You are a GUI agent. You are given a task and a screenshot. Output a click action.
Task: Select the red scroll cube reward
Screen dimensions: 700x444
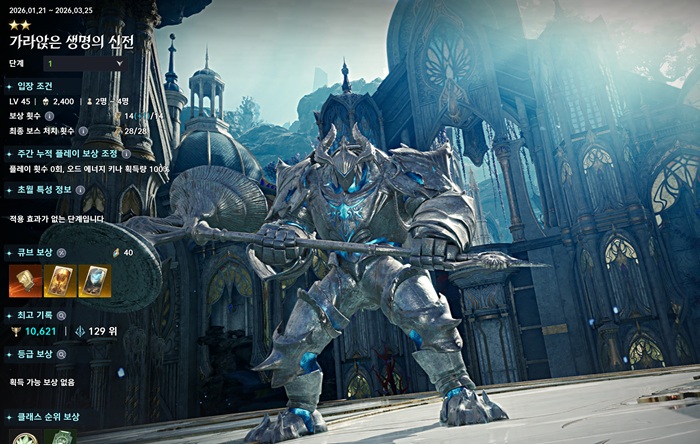(23, 282)
